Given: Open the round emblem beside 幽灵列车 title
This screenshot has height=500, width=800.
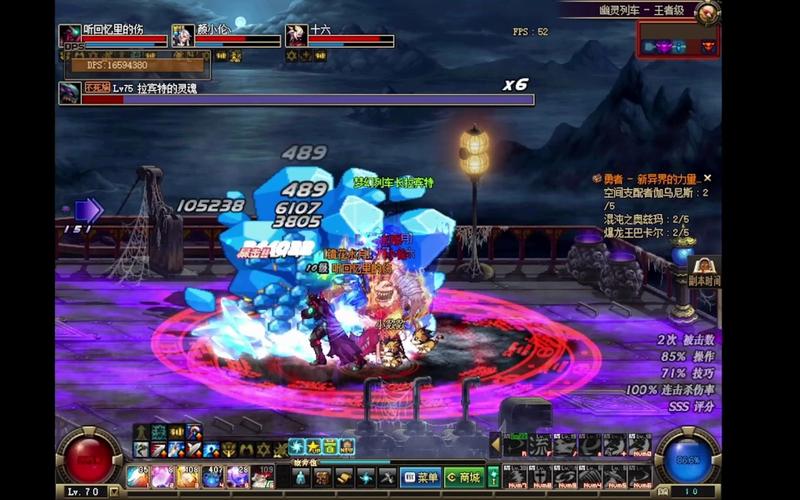Looking at the screenshot, I should coord(708,12).
